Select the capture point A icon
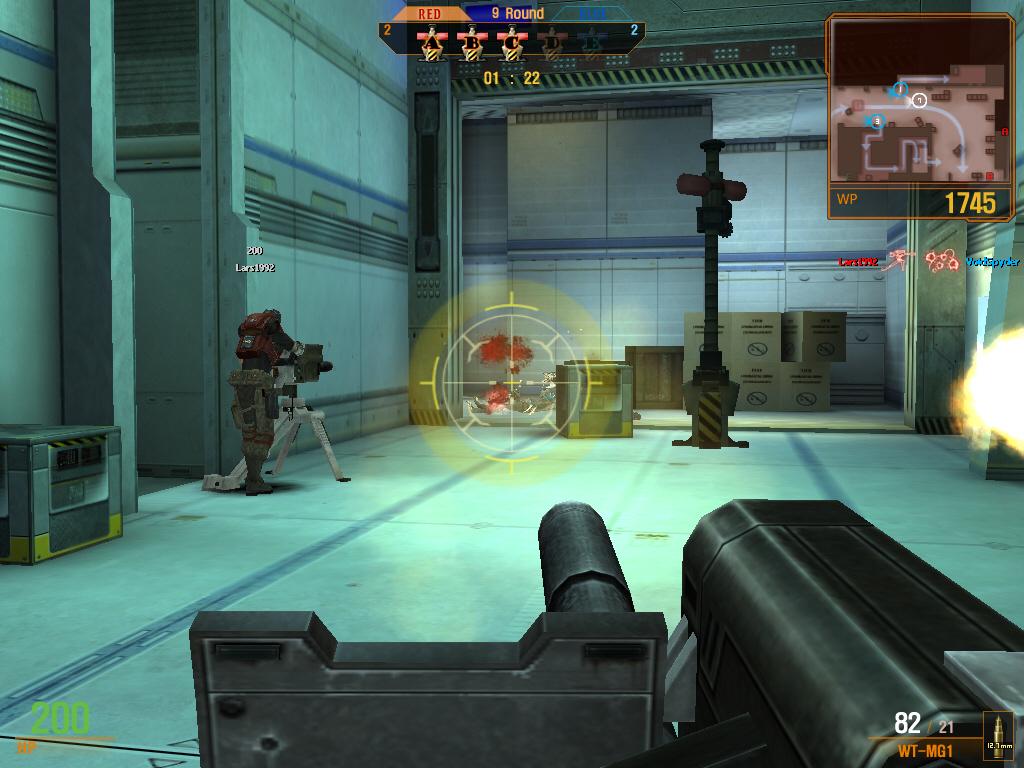 tap(432, 43)
